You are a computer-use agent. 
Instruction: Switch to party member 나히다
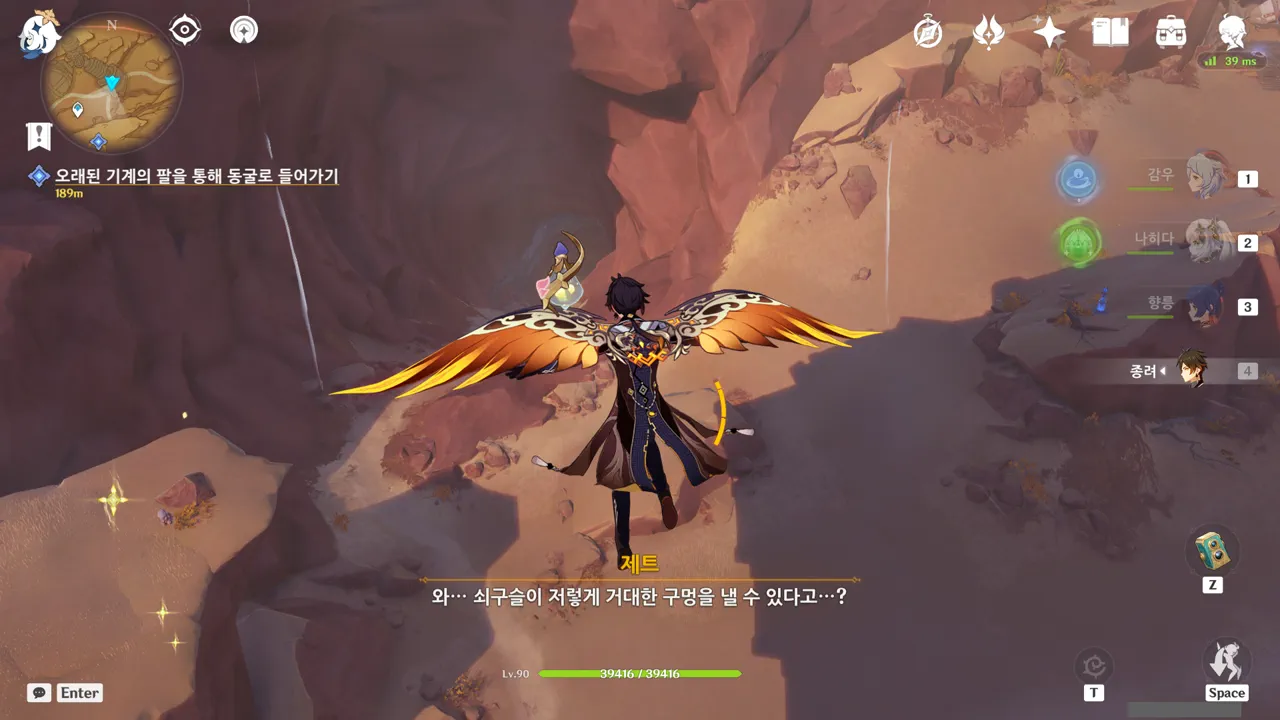[x=1204, y=241]
